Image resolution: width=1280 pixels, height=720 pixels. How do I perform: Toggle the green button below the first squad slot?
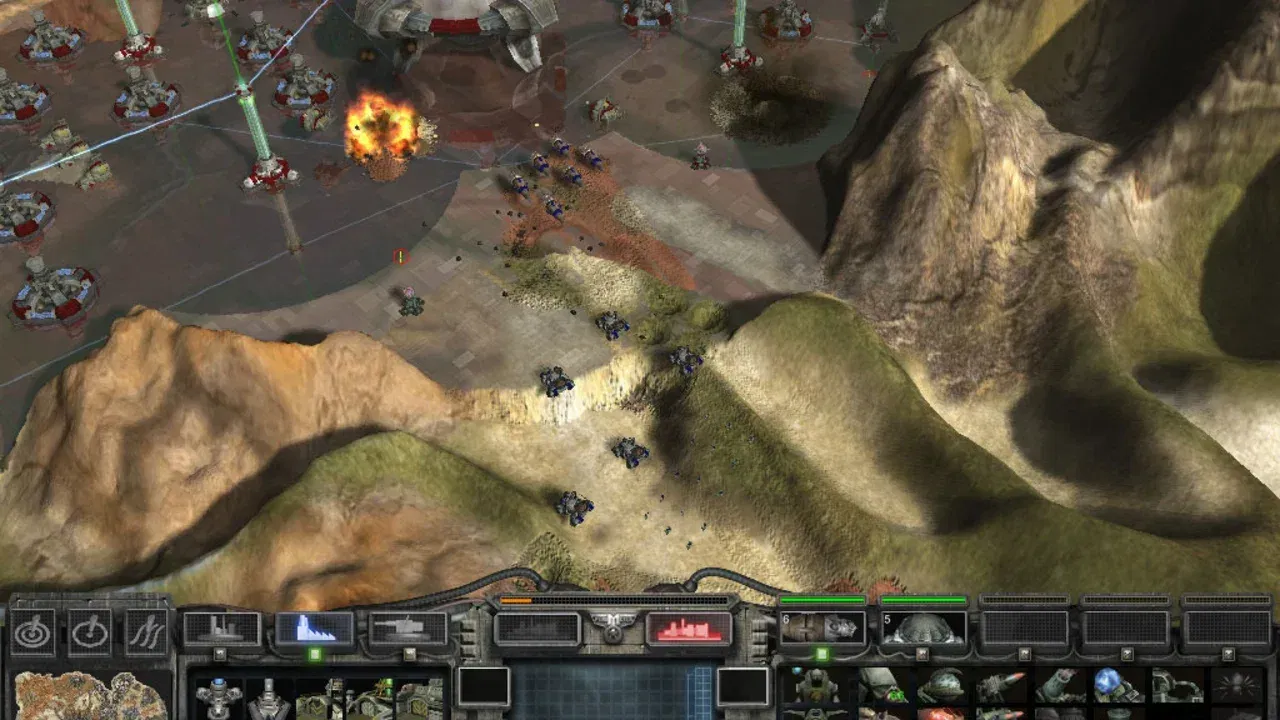pyautogui.click(x=823, y=653)
